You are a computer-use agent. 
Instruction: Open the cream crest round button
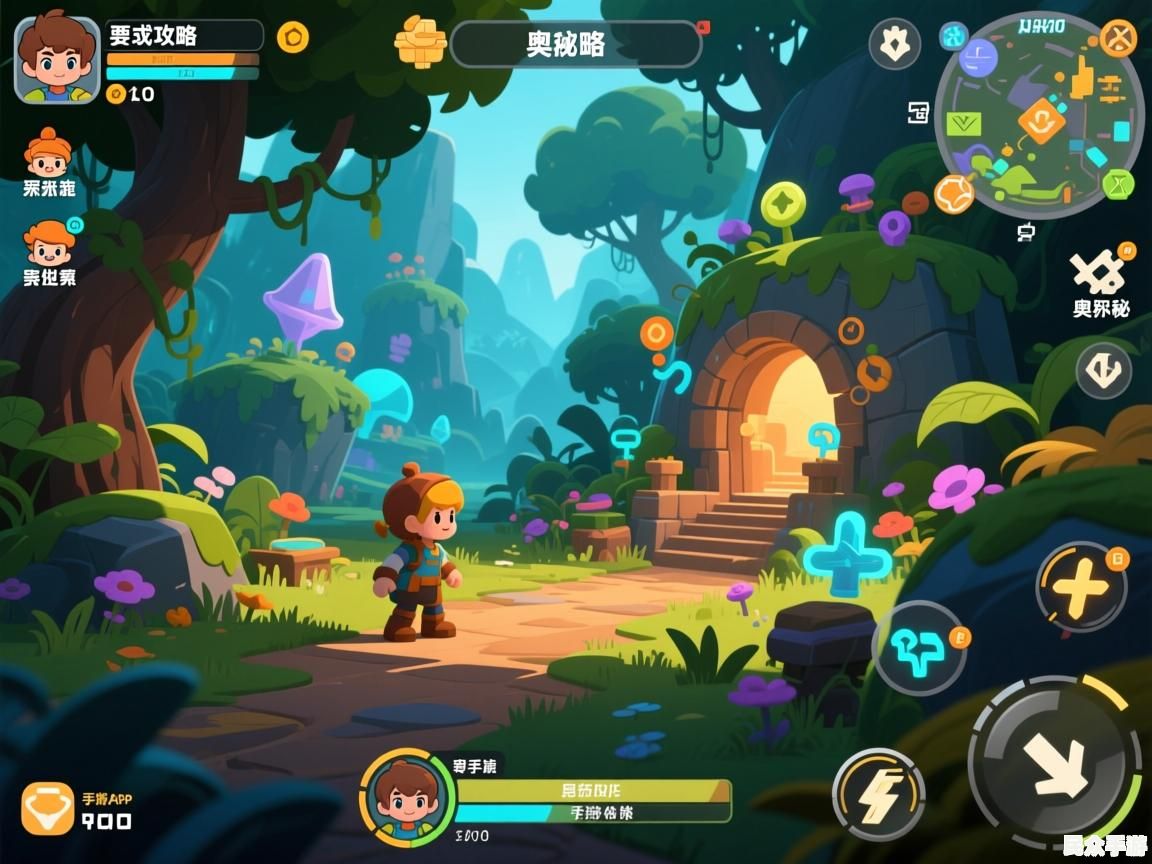coord(894,43)
